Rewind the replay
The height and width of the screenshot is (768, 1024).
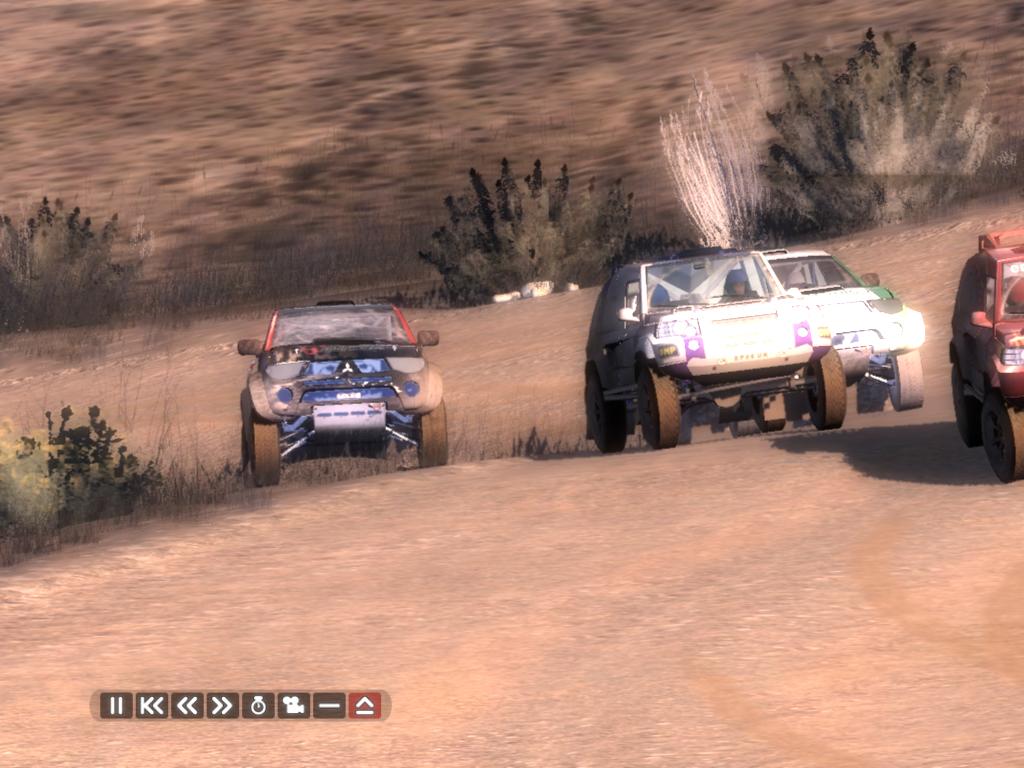tap(187, 705)
